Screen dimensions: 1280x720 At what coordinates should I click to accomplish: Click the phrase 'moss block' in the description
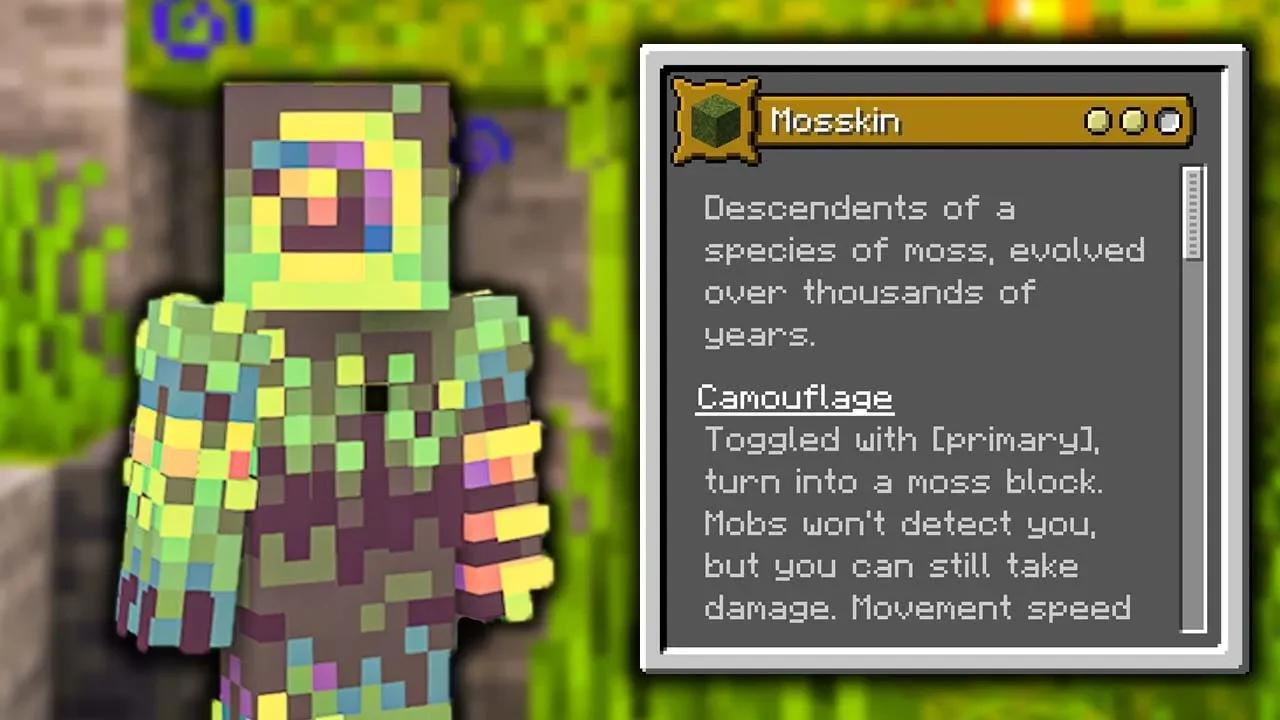[x=1005, y=482]
